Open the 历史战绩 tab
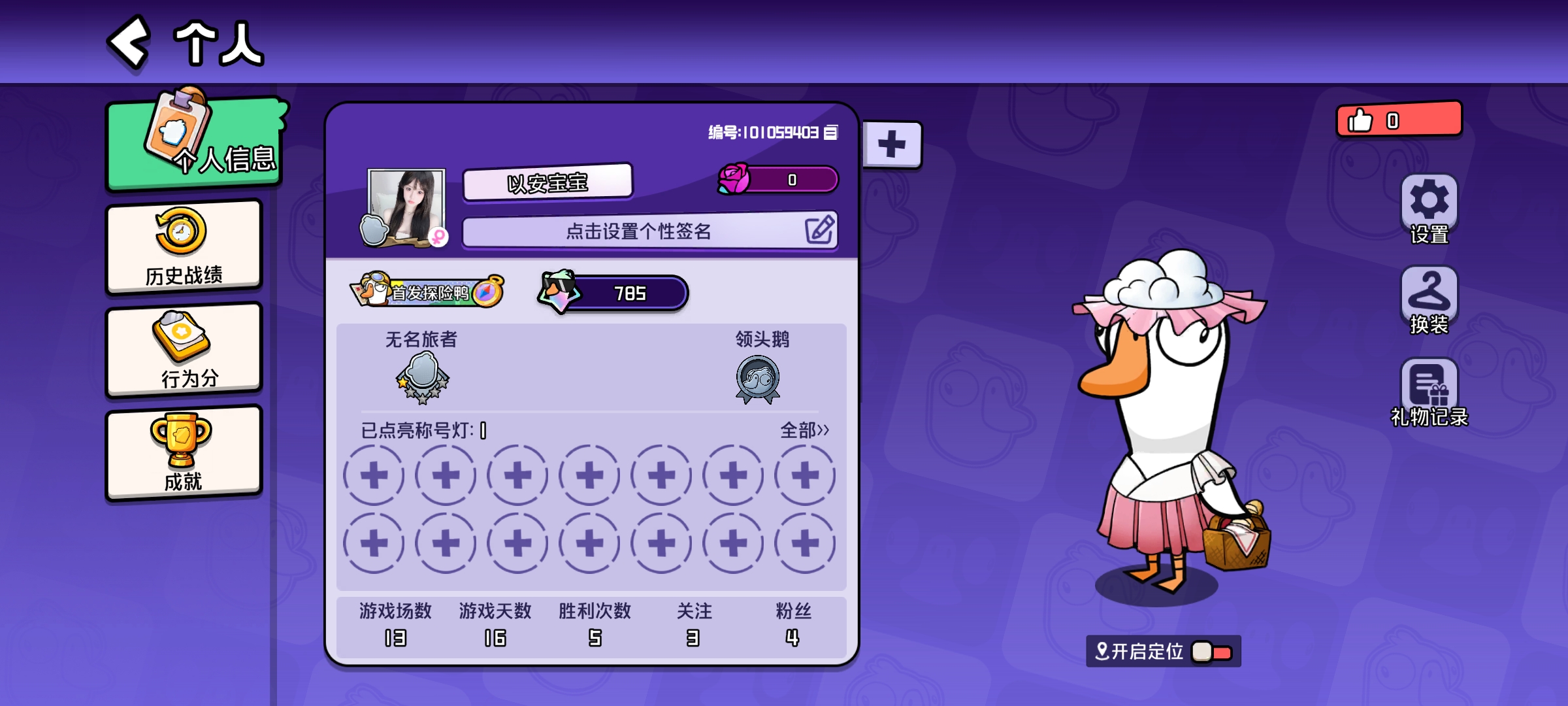 (x=184, y=248)
